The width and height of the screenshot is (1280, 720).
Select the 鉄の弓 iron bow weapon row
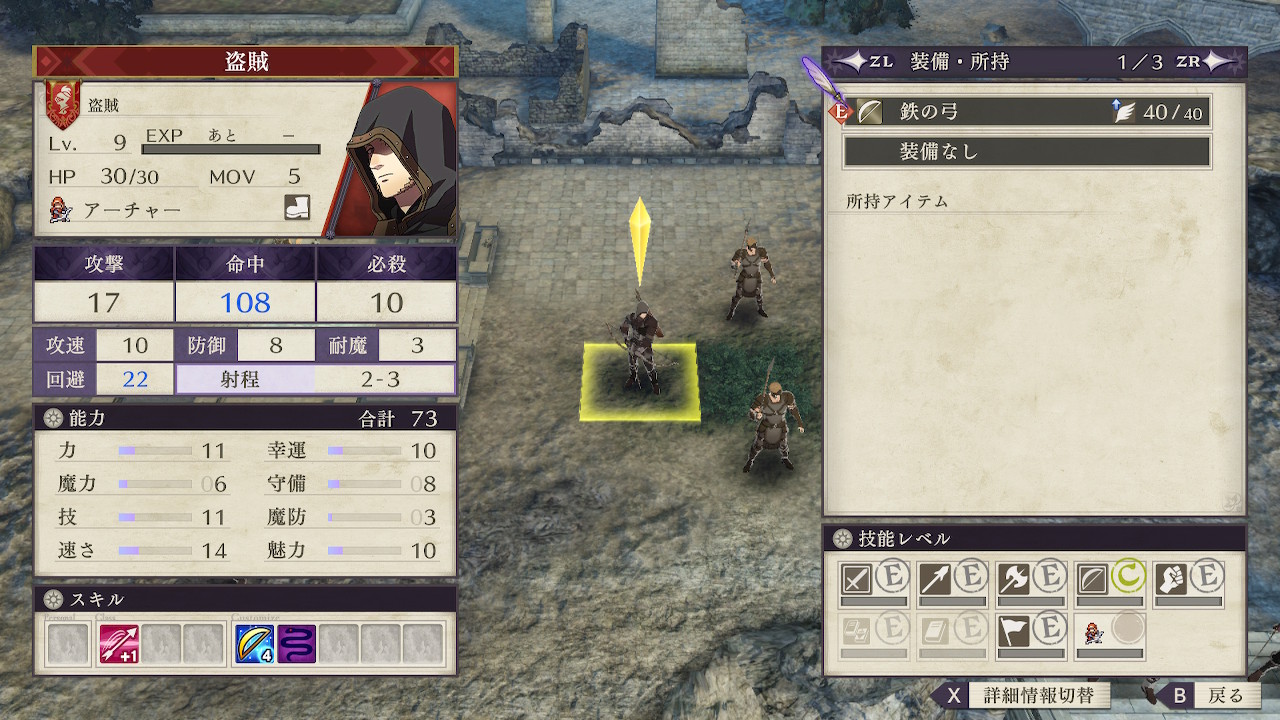(1026, 112)
